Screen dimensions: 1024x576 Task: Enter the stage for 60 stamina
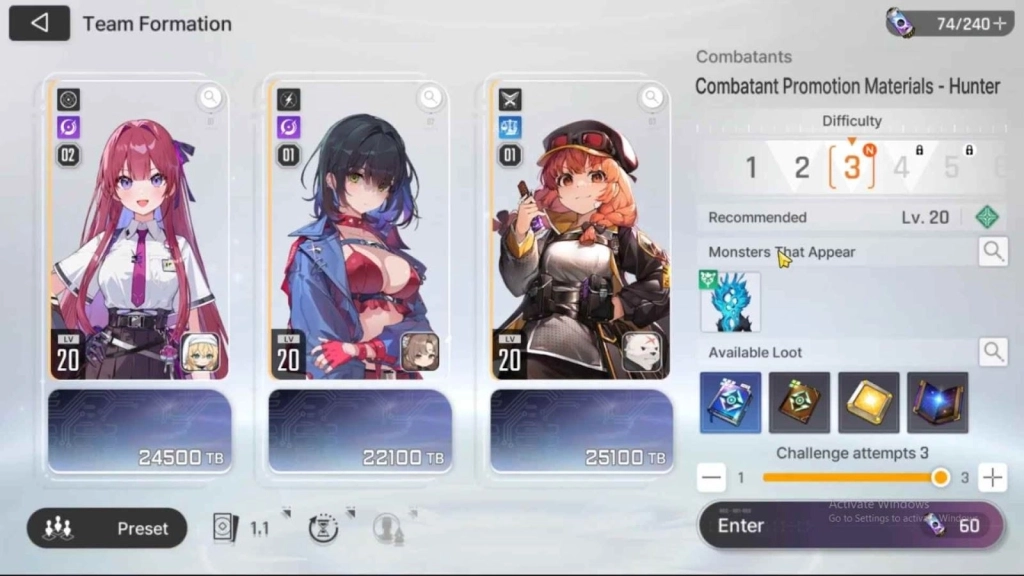pyautogui.click(x=850, y=526)
